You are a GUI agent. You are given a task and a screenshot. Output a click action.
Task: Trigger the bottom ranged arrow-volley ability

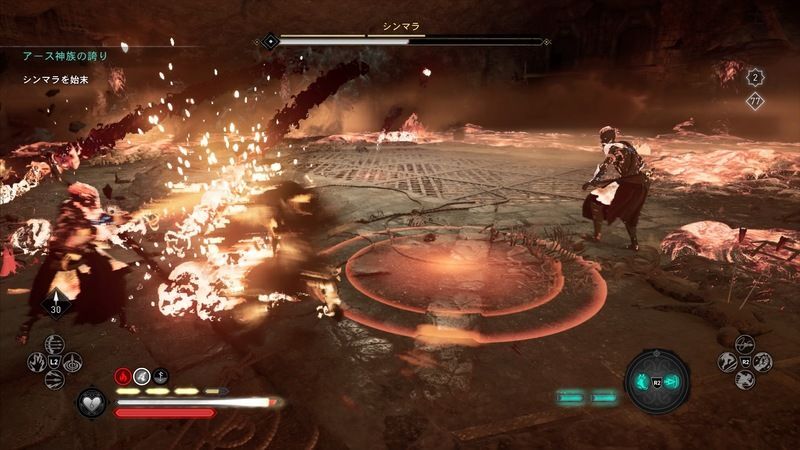56,380
